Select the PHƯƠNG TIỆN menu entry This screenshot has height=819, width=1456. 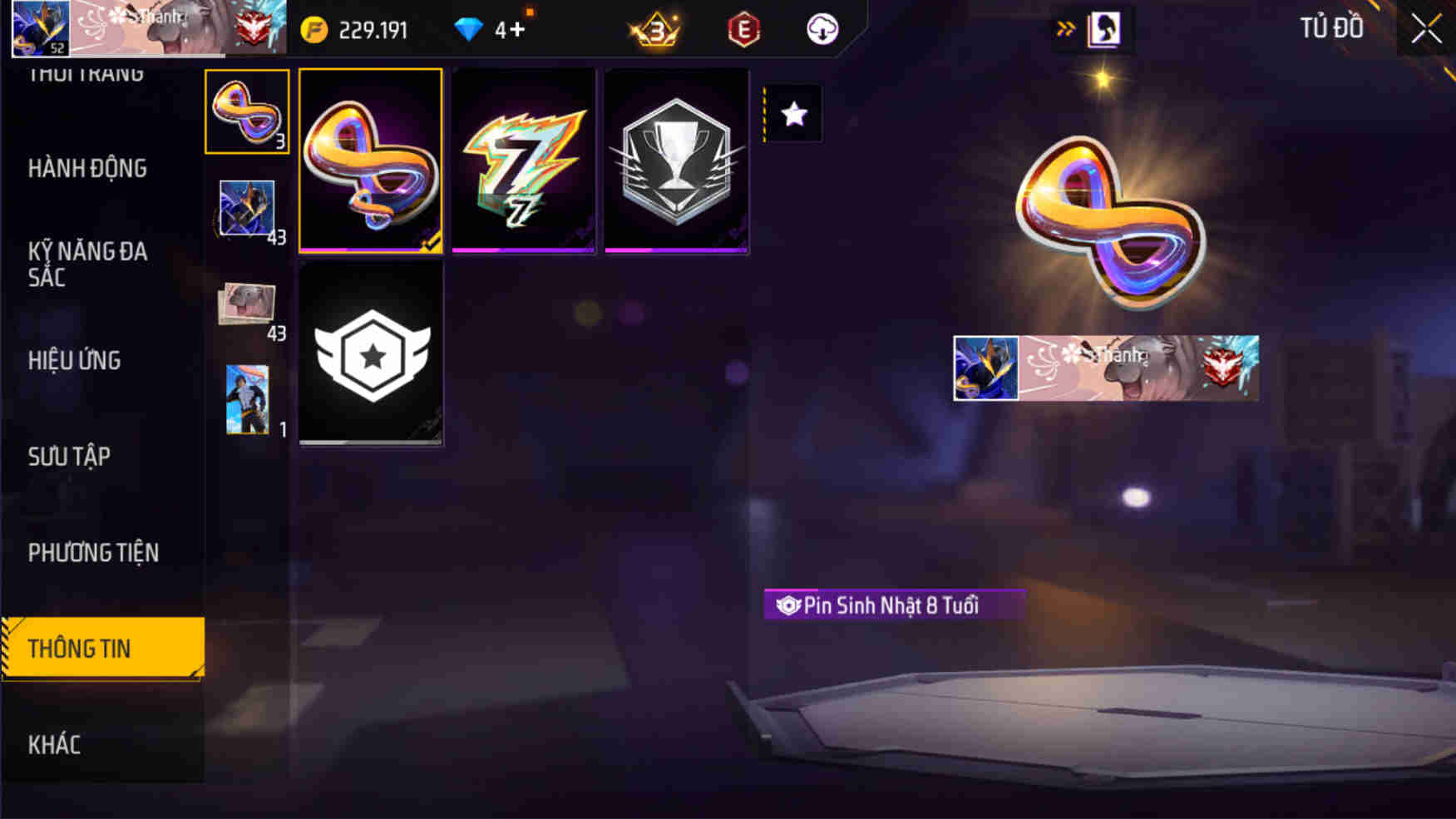(93, 552)
